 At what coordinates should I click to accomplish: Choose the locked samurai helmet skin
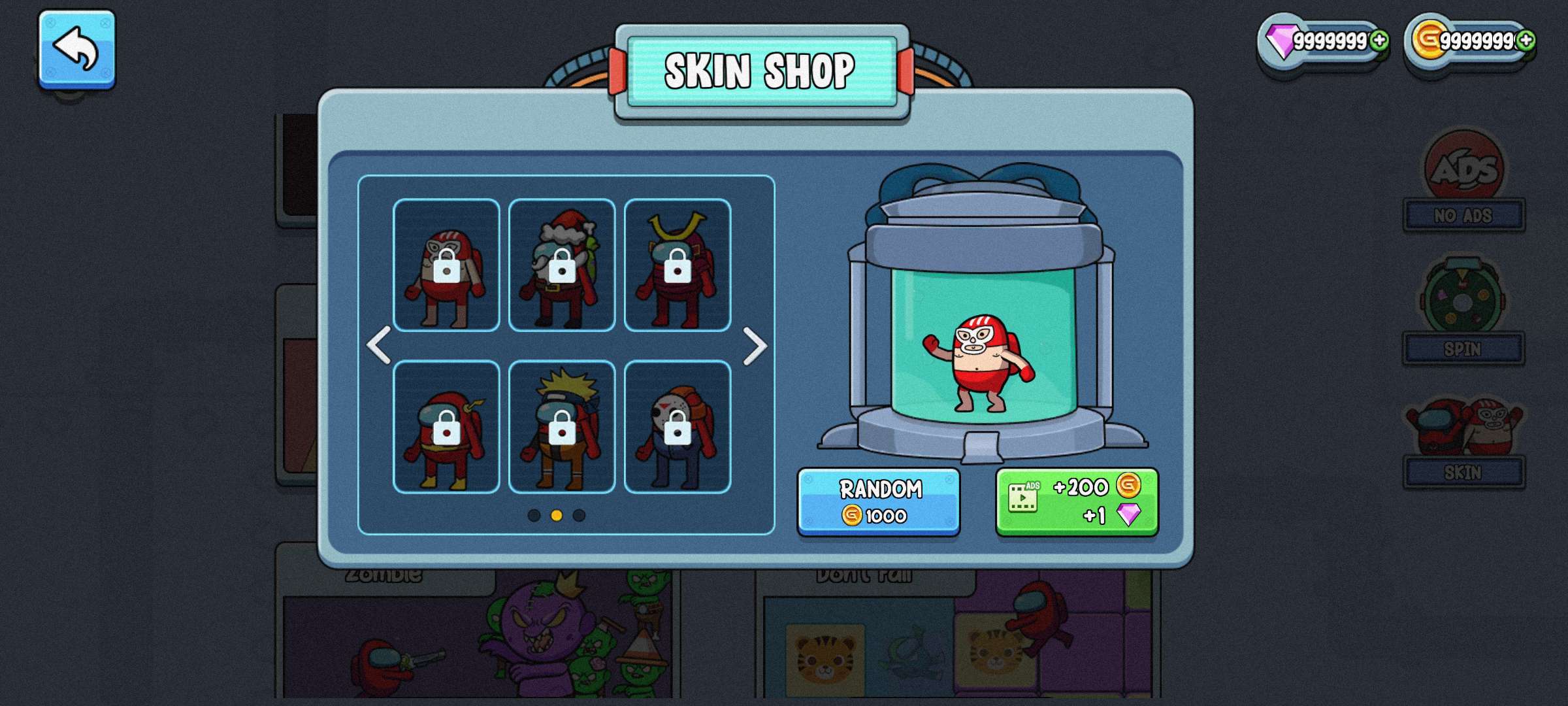pos(678,265)
